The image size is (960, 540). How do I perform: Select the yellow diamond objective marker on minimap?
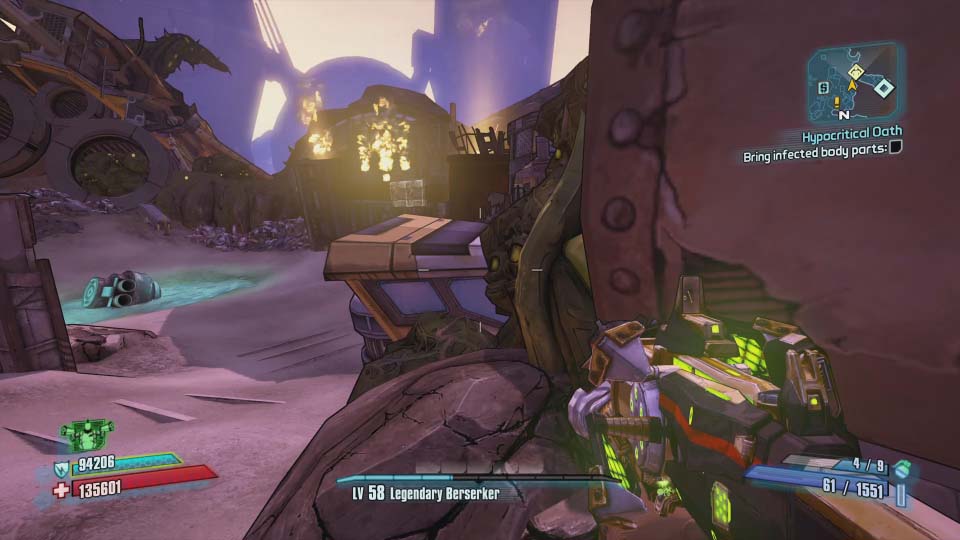click(x=857, y=72)
